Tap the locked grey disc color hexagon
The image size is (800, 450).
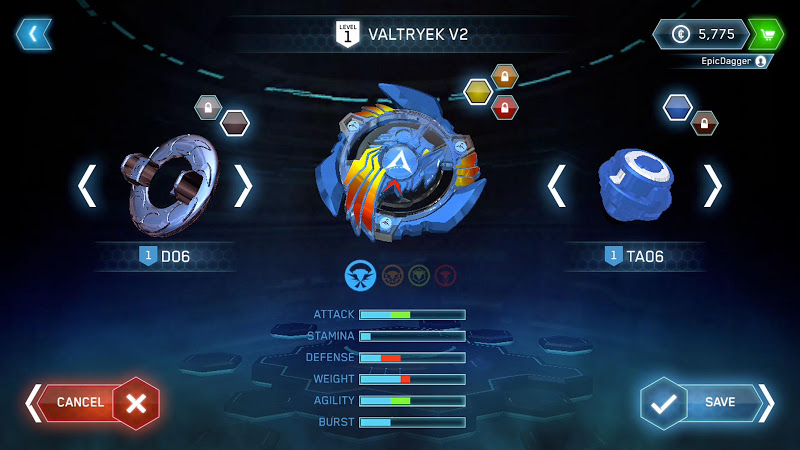(x=208, y=107)
